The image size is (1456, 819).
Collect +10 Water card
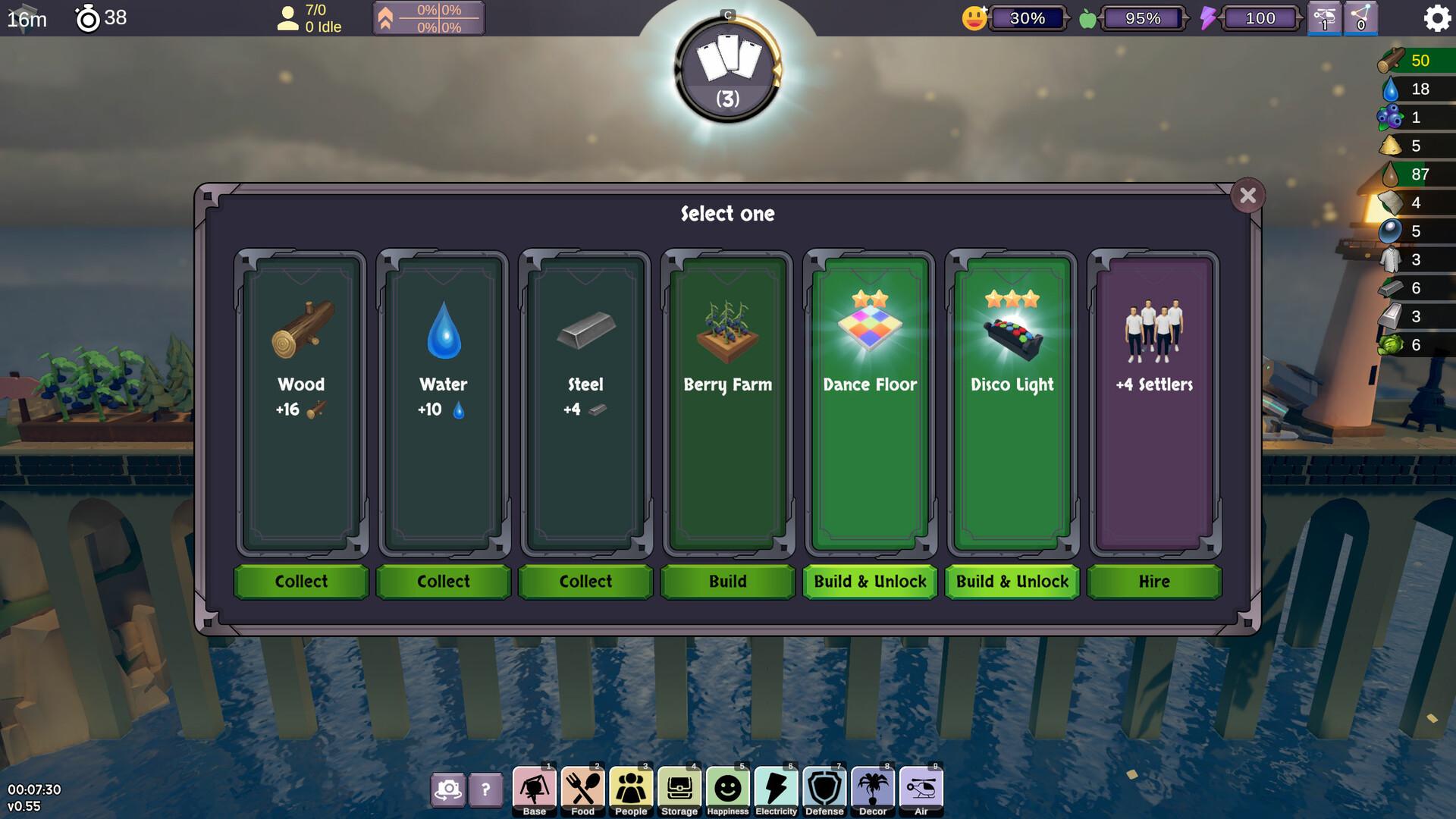443,582
